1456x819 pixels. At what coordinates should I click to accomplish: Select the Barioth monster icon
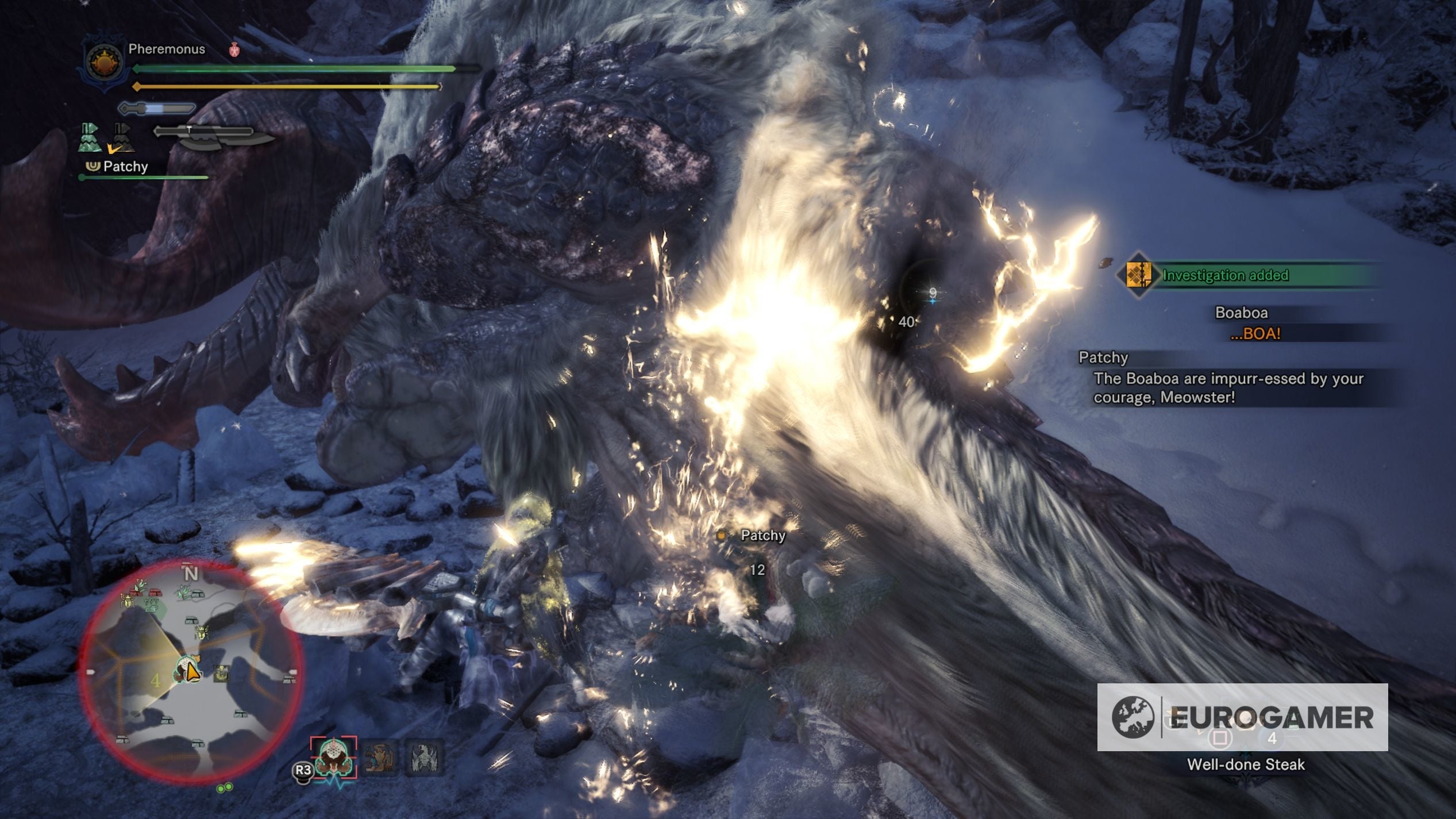click(x=423, y=758)
